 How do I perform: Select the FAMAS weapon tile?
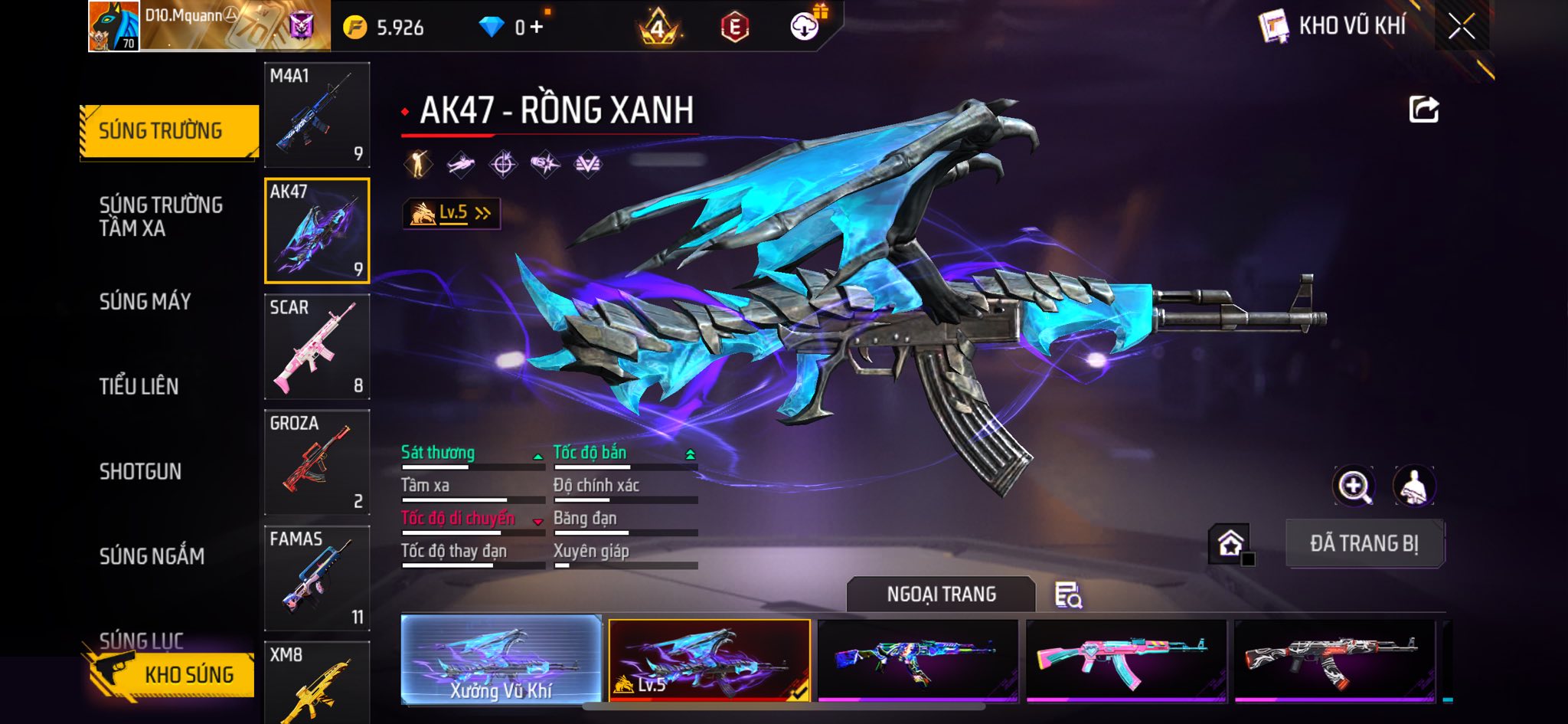point(317,578)
